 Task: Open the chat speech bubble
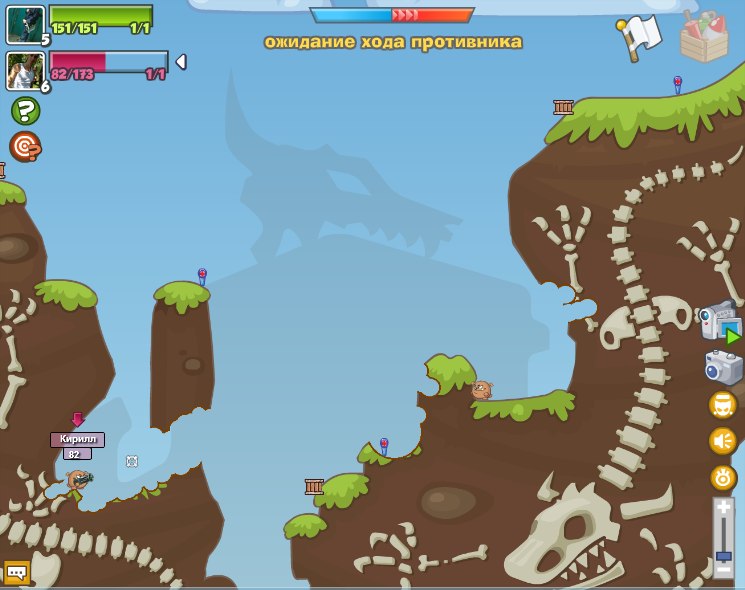17,573
